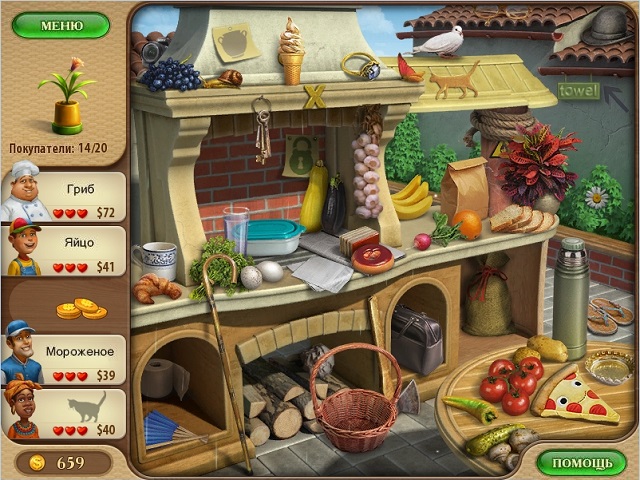Open the МЕНЮ button
This screenshot has width=640, height=480.
click(61, 25)
